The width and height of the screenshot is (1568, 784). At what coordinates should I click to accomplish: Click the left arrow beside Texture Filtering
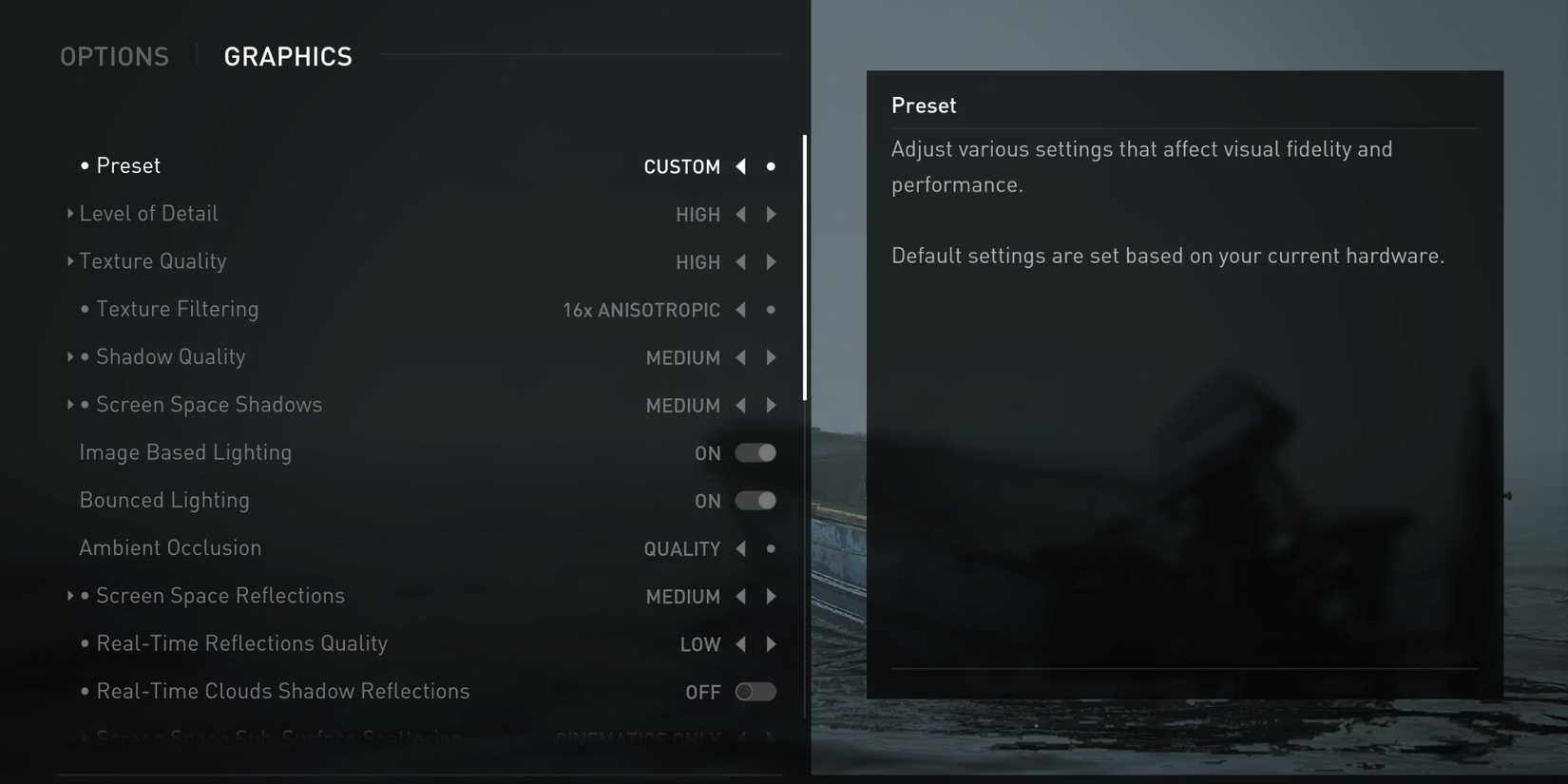740,310
